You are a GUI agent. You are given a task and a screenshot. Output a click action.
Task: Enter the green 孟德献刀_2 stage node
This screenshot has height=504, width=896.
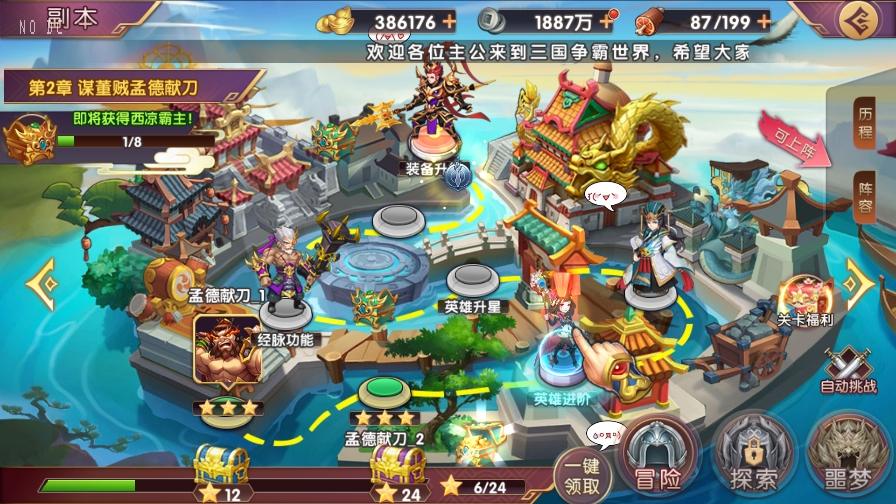coord(382,390)
